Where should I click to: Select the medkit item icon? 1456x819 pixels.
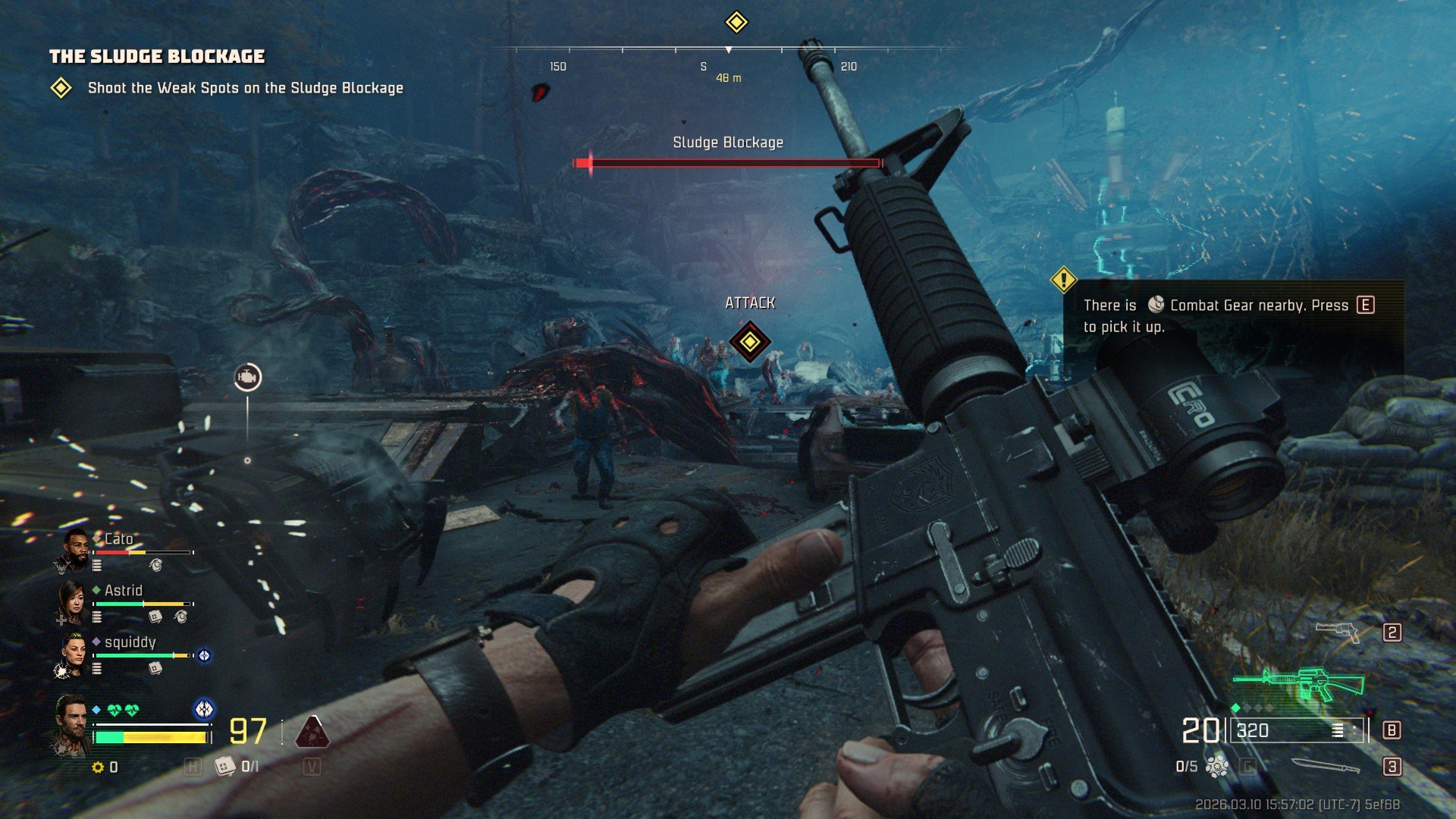point(225,767)
